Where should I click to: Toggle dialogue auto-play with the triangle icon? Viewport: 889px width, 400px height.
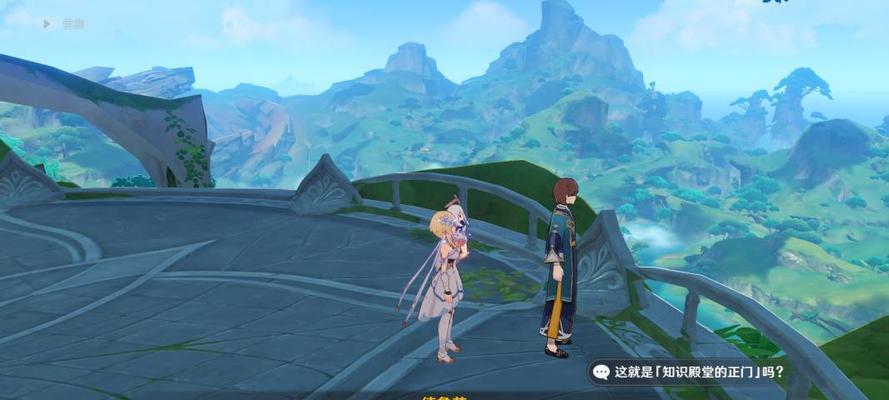point(47,21)
